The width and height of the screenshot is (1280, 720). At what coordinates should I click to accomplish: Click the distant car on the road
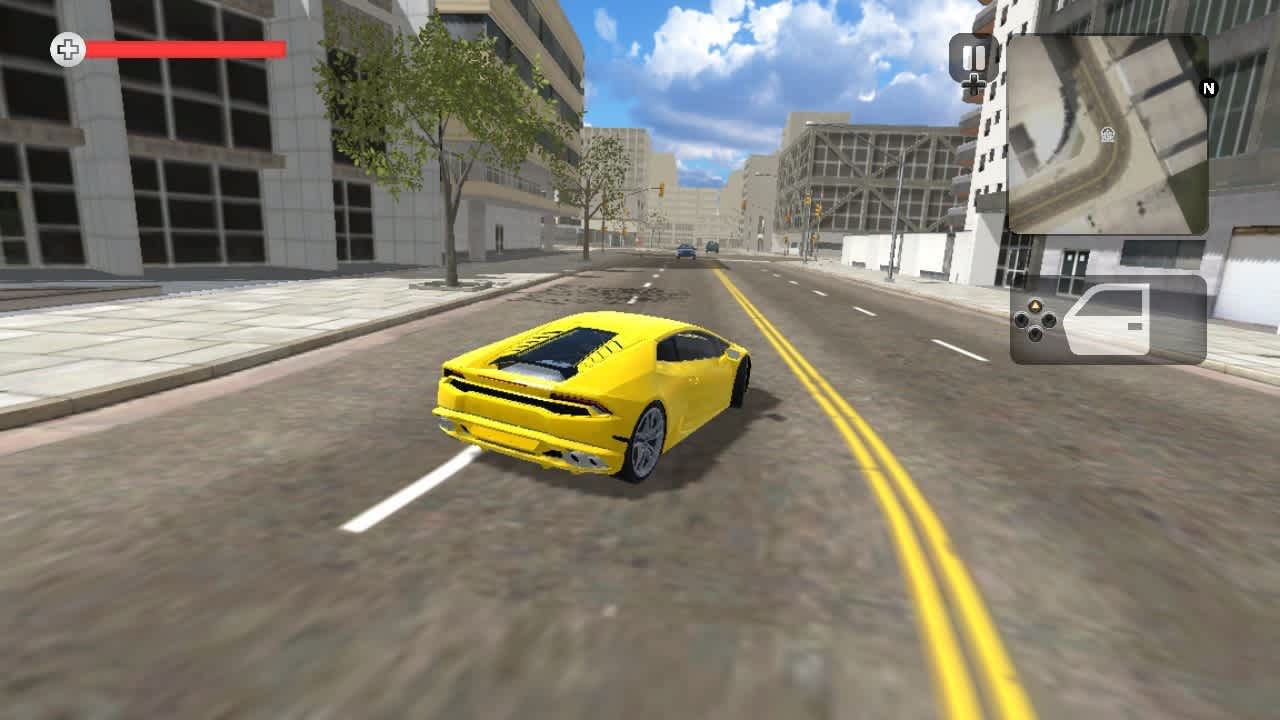685,250
